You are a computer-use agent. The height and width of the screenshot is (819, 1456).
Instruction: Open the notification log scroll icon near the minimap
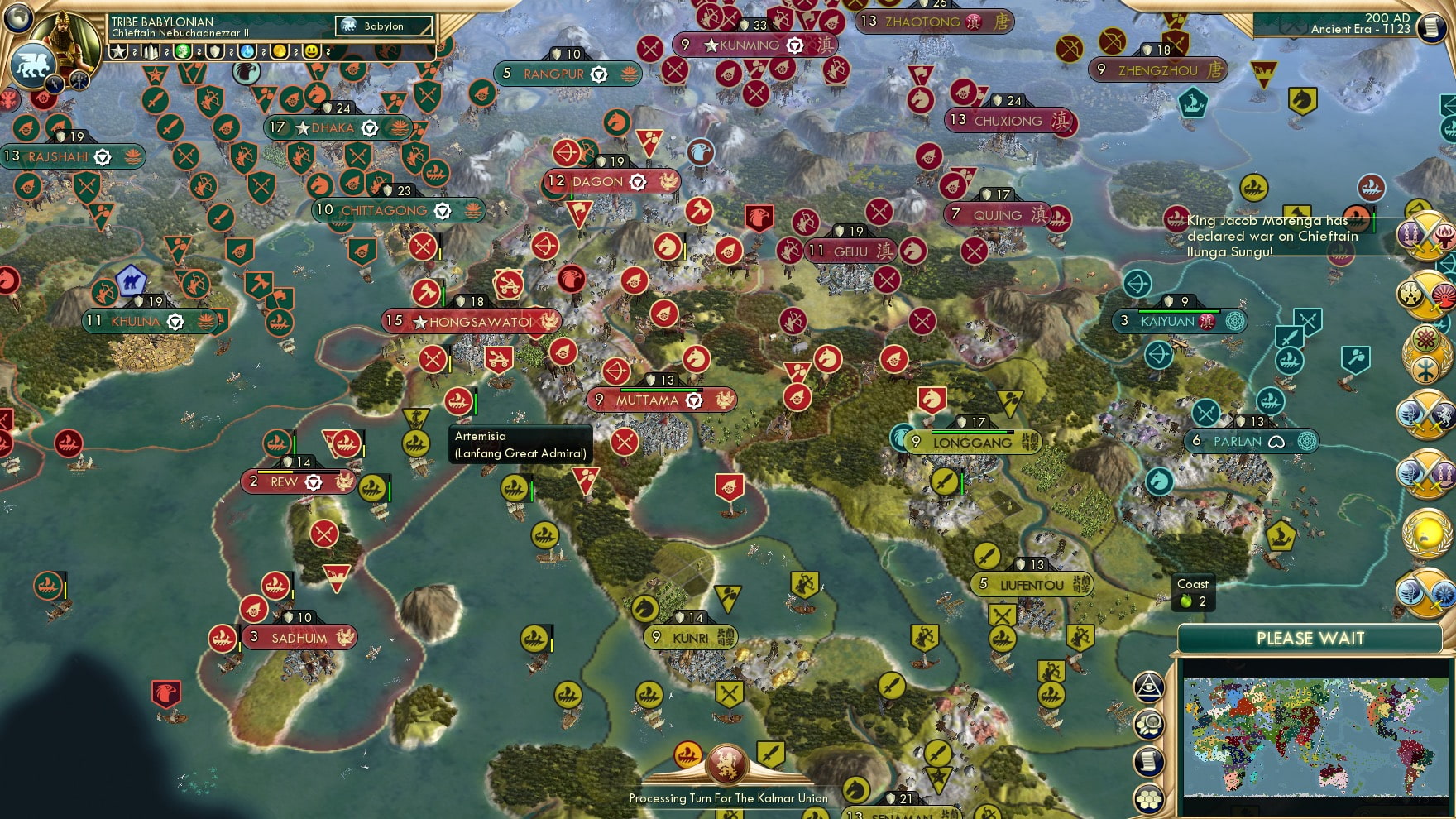[x=1147, y=760]
